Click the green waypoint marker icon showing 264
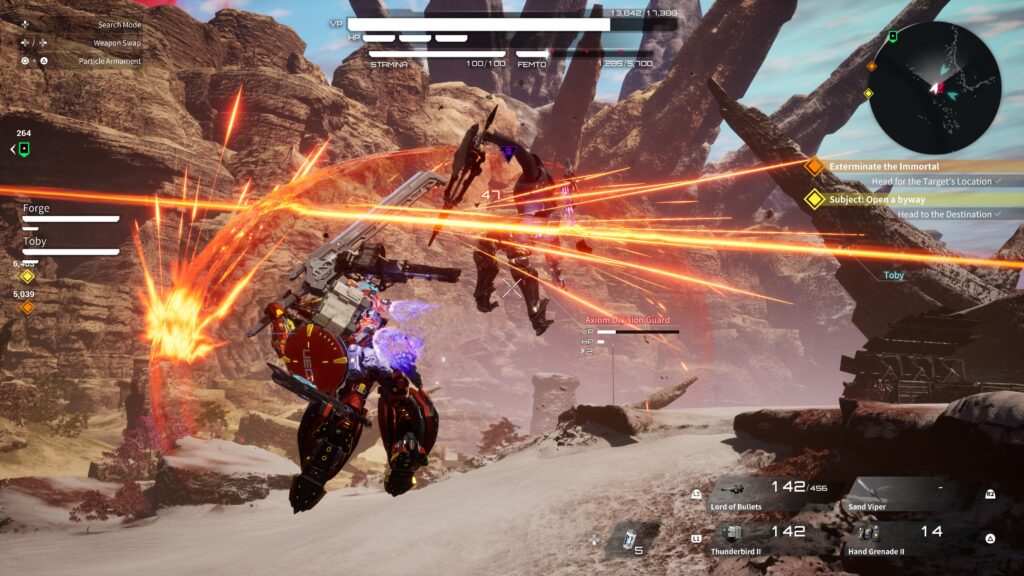The height and width of the screenshot is (576, 1024). pos(23,149)
